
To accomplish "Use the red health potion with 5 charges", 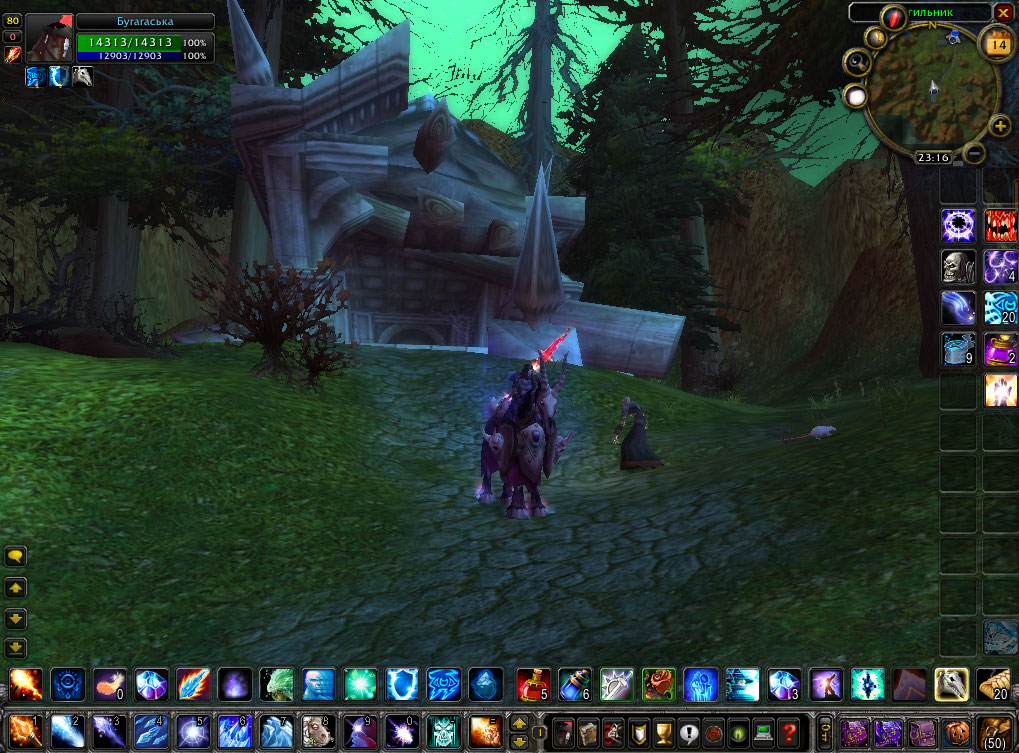I will 531,685.
